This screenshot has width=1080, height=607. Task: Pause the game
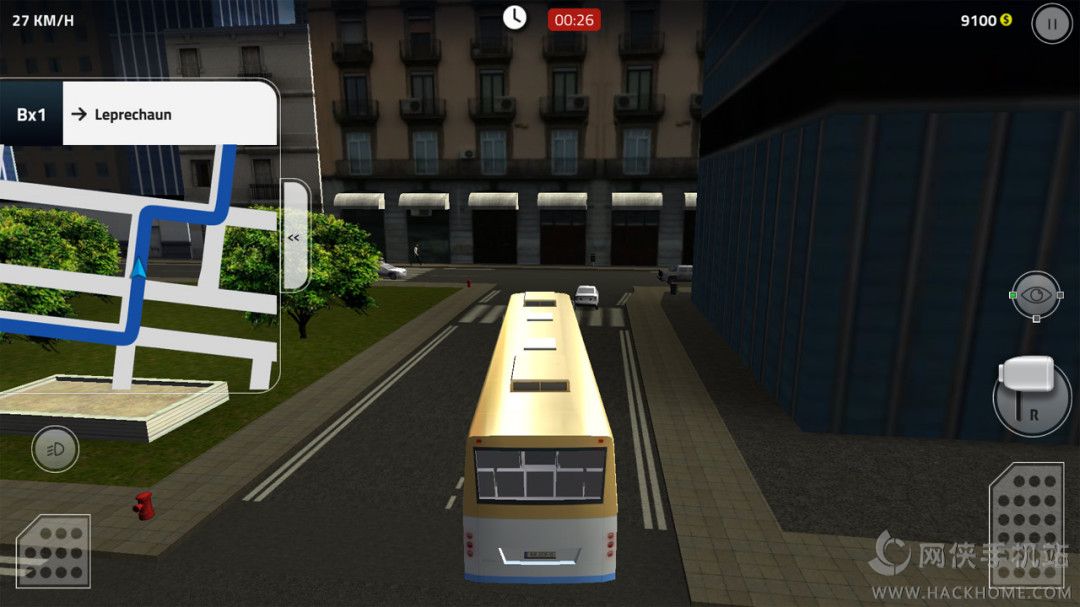[1051, 23]
